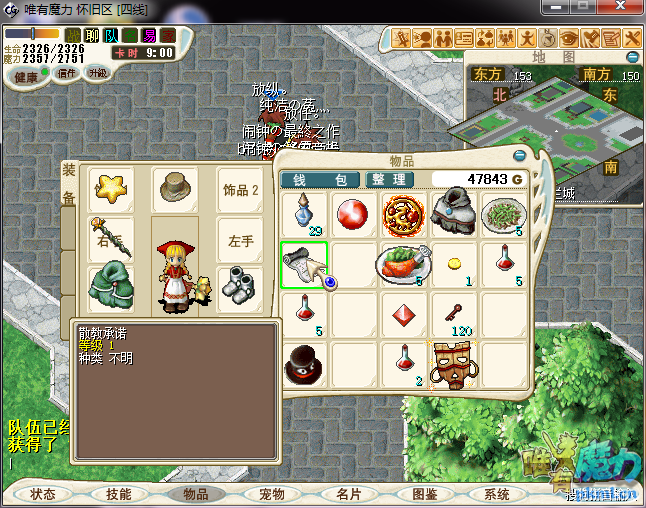Open the 系统 system menu
Image resolution: width=646 pixels, height=508 pixels.
[x=497, y=494]
